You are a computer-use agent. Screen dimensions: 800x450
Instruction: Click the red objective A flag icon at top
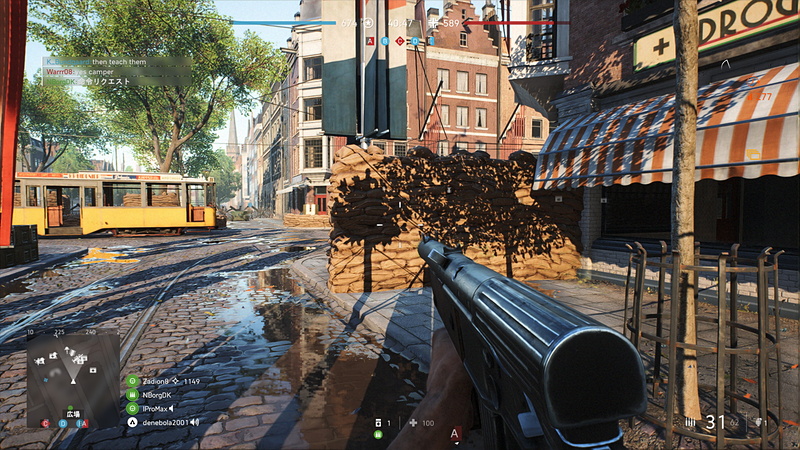pyautogui.click(x=370, y=41)
